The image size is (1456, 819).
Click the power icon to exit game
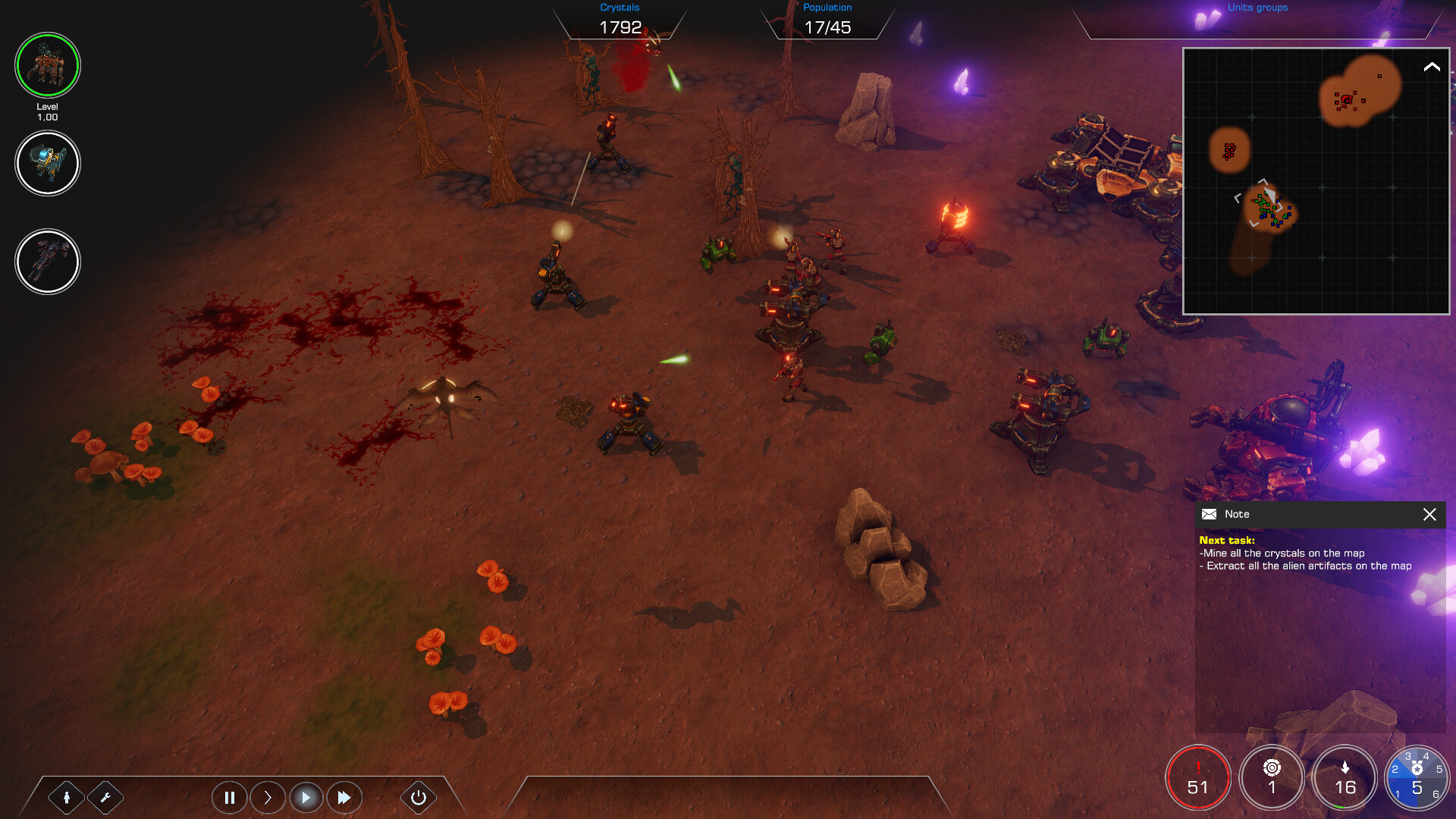click(418, 797)
